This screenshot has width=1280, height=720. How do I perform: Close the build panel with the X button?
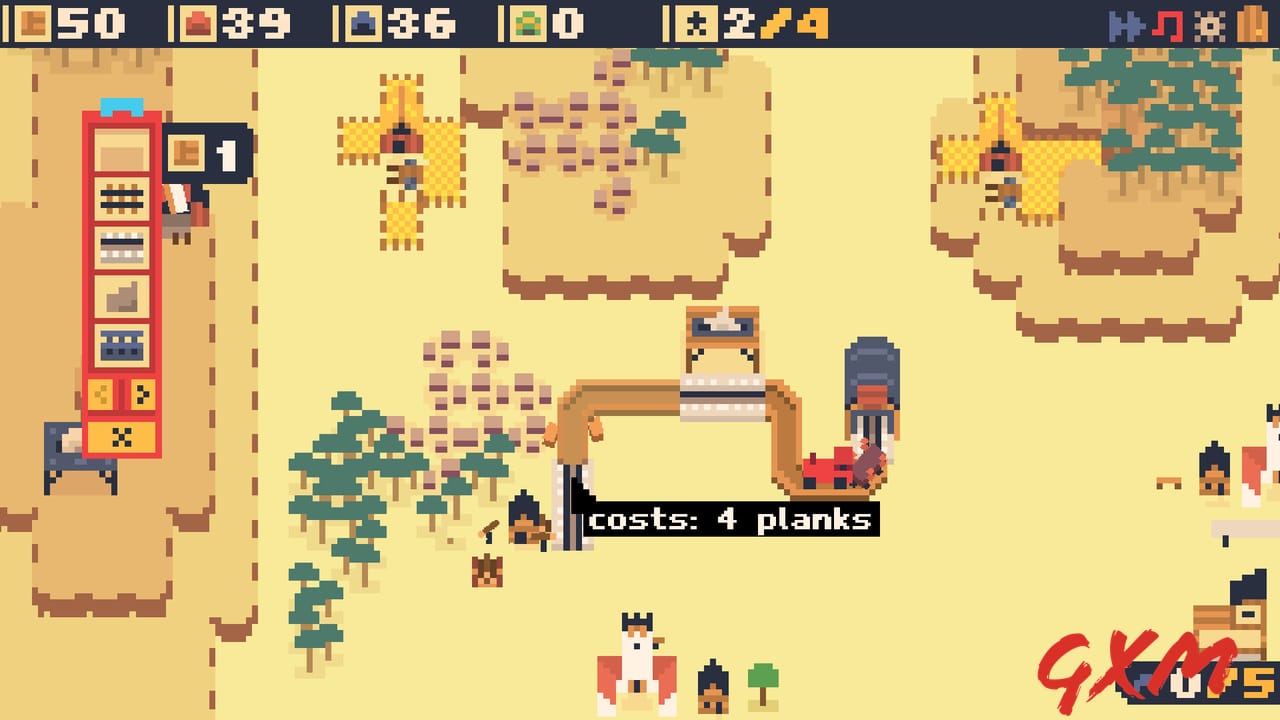click(122, 437)
